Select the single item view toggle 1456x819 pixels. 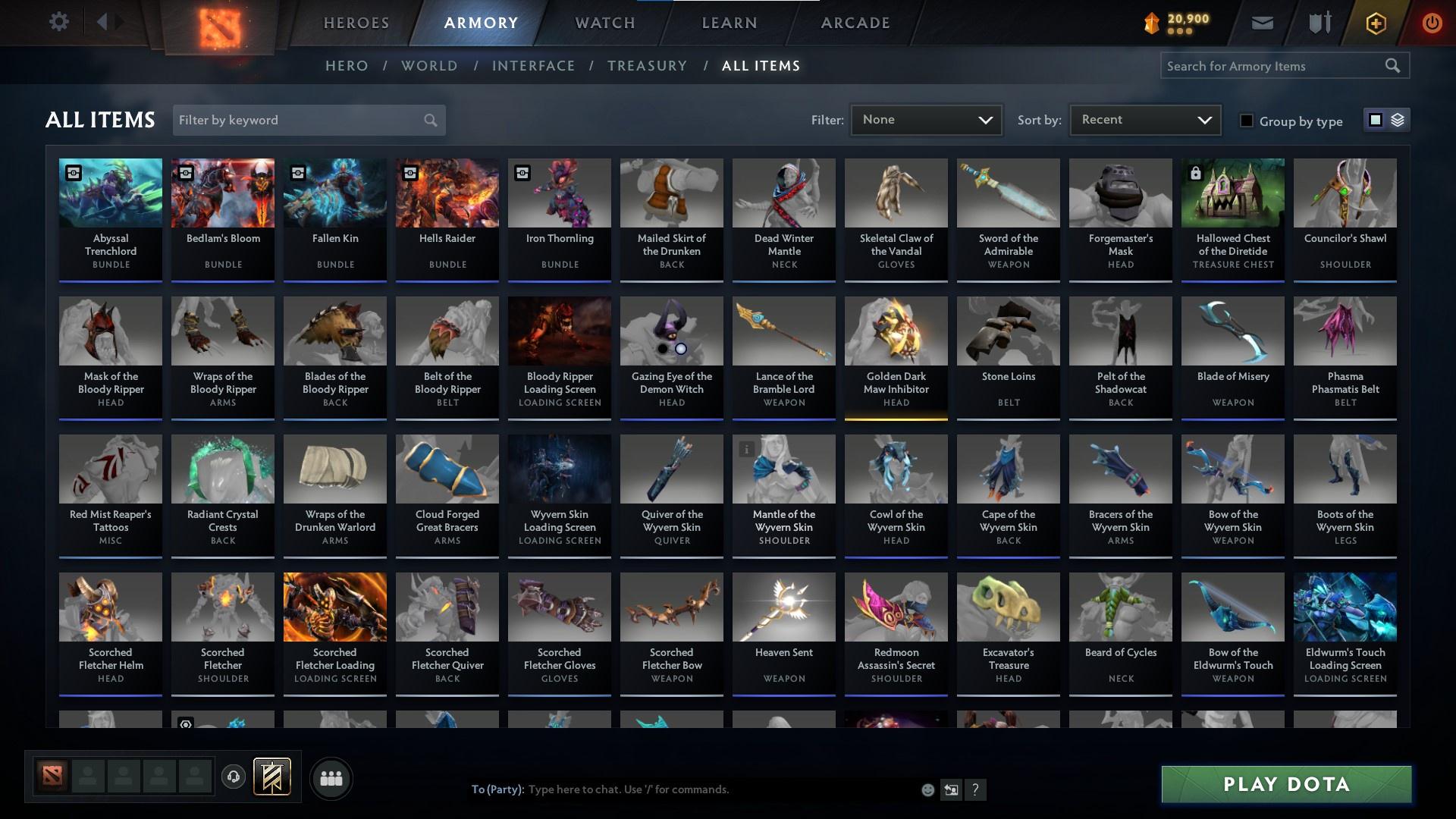[x=1376, y=120]
